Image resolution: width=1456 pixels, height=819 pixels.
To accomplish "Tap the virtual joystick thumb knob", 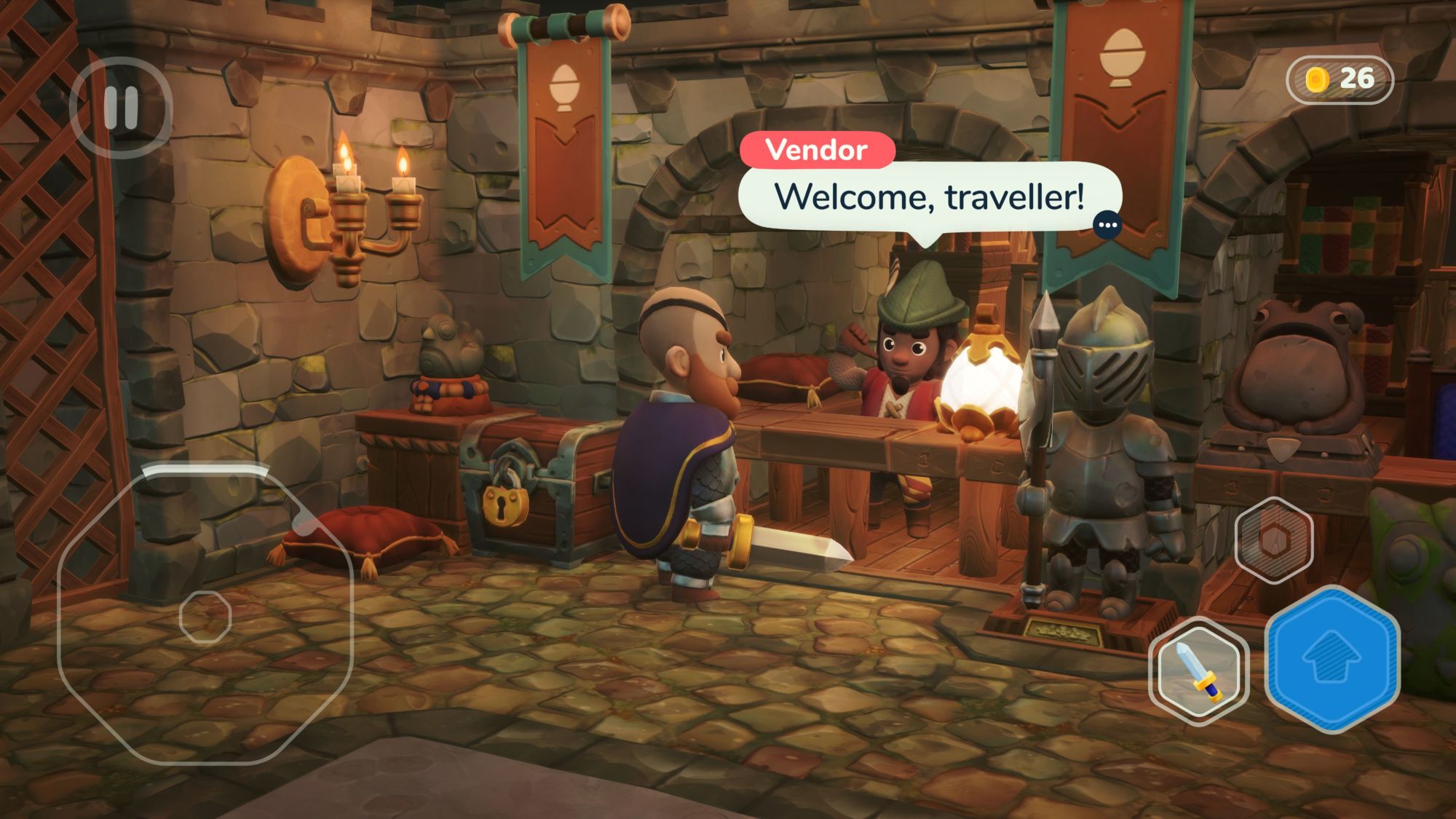I will pos(205,617).
